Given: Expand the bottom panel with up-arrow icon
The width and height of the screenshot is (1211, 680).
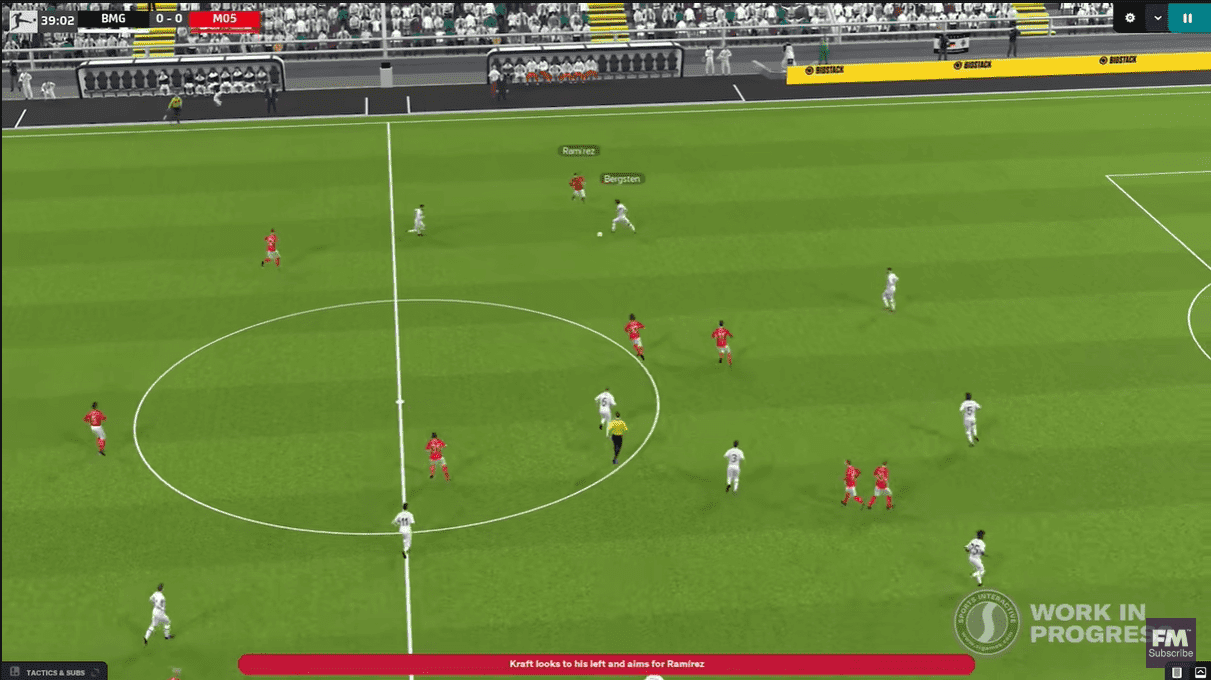Looking at the screenshot, I should pyautogui.click(x=1200, y=672).
